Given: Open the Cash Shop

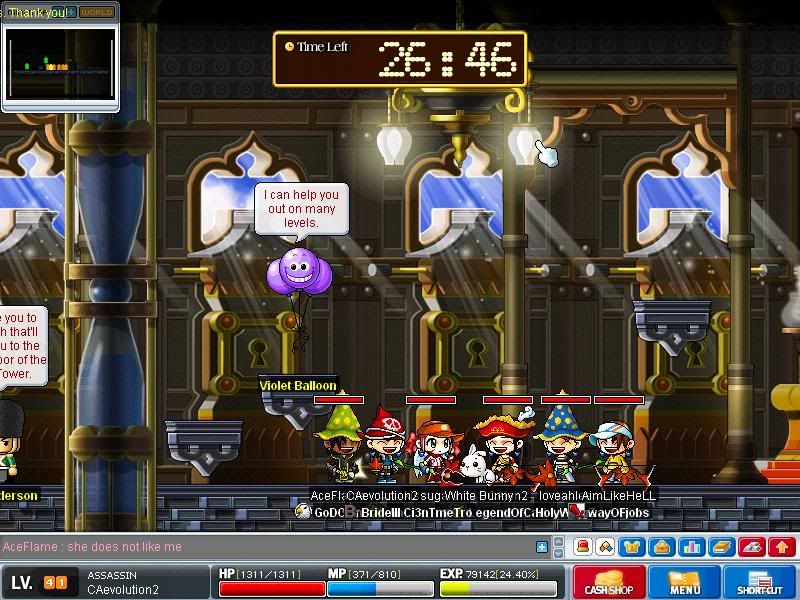Looking at the screenshot, I should (607, 581).
